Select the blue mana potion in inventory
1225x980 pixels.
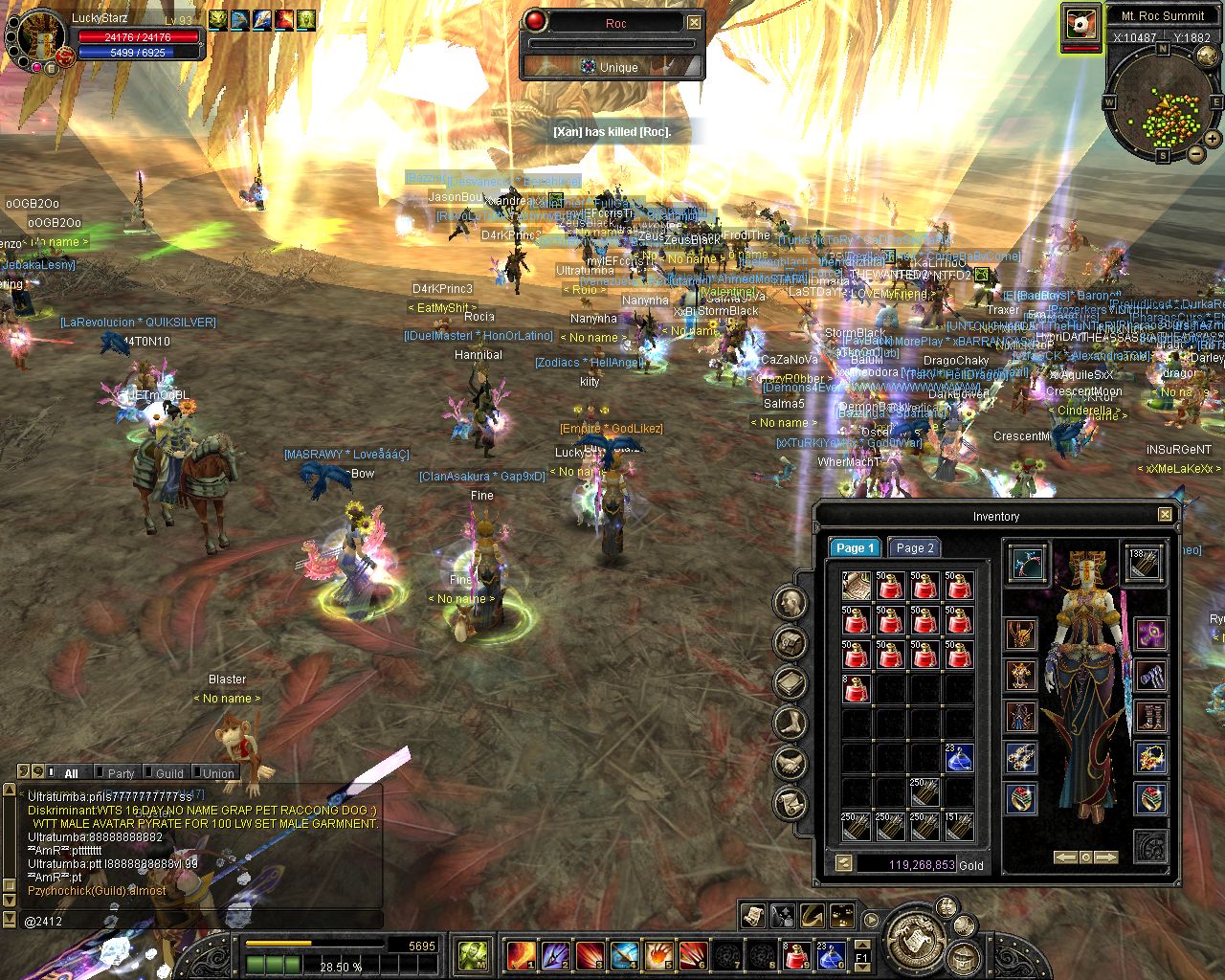(959, 759)
